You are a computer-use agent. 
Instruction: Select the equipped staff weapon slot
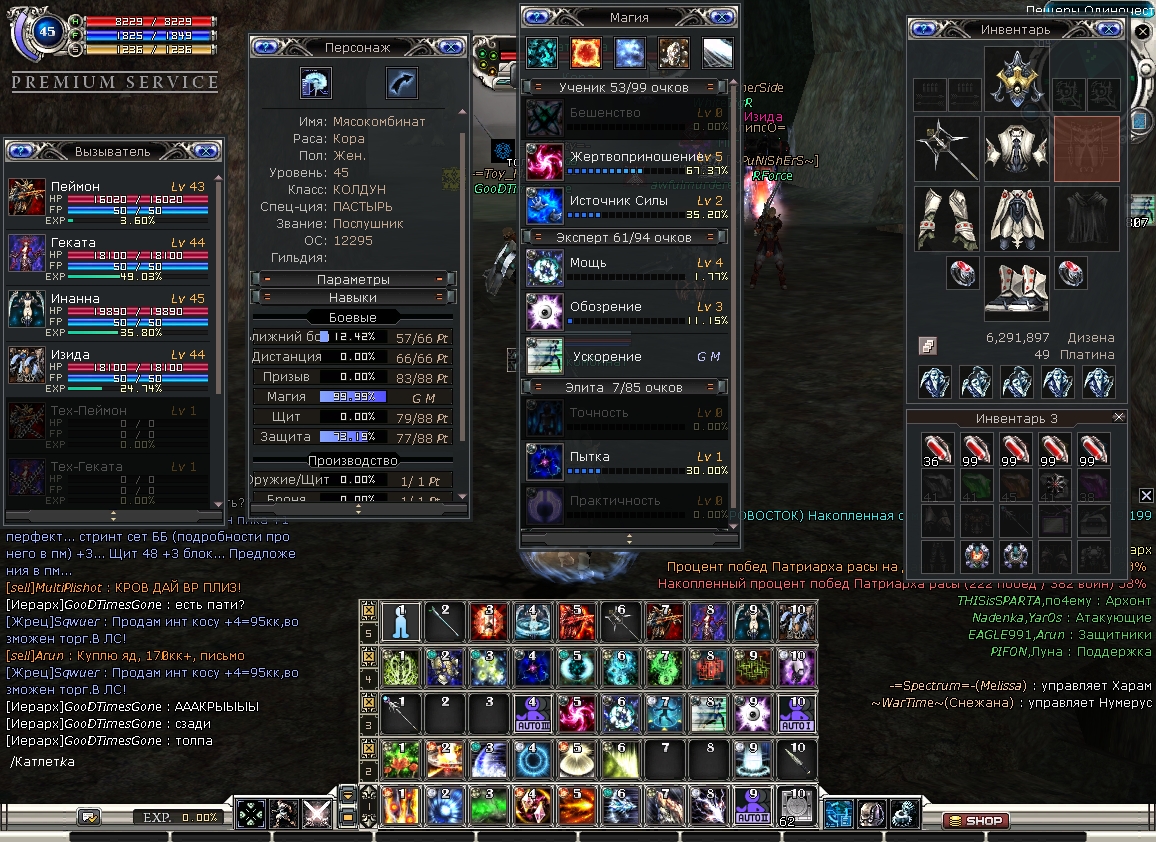[946, 148]
